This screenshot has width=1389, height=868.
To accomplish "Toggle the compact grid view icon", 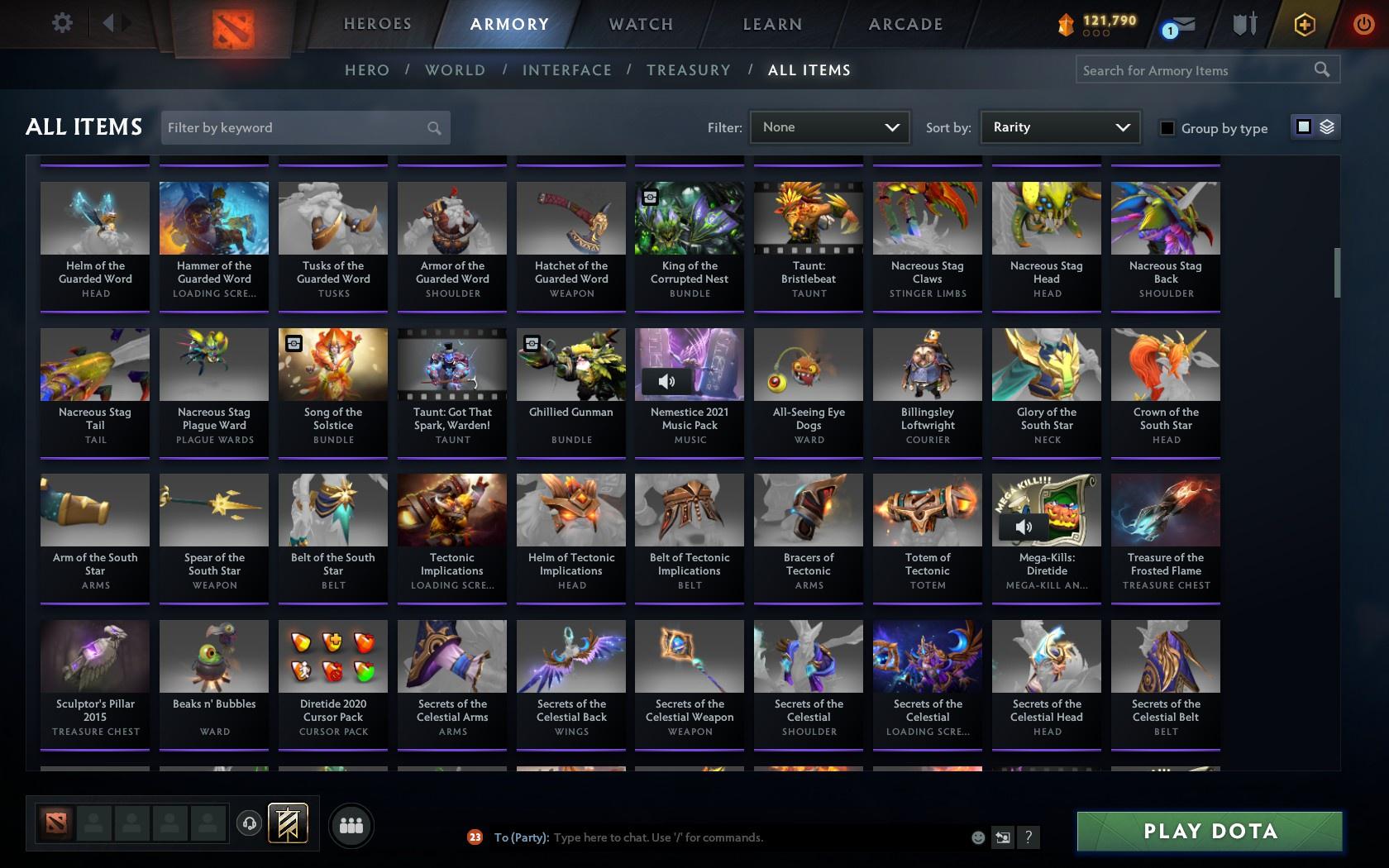I will [x=1303, y=128].
